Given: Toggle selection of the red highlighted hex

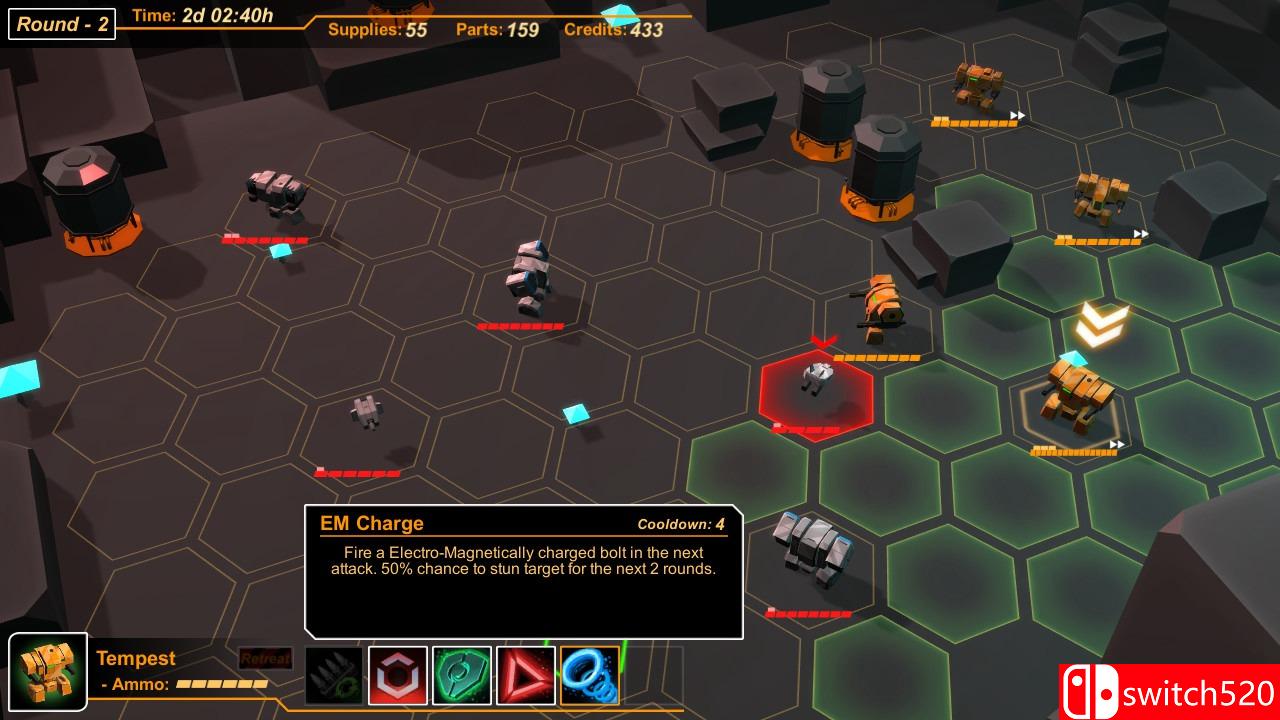Looking at the screenshot, I should [x=820, y=400].
